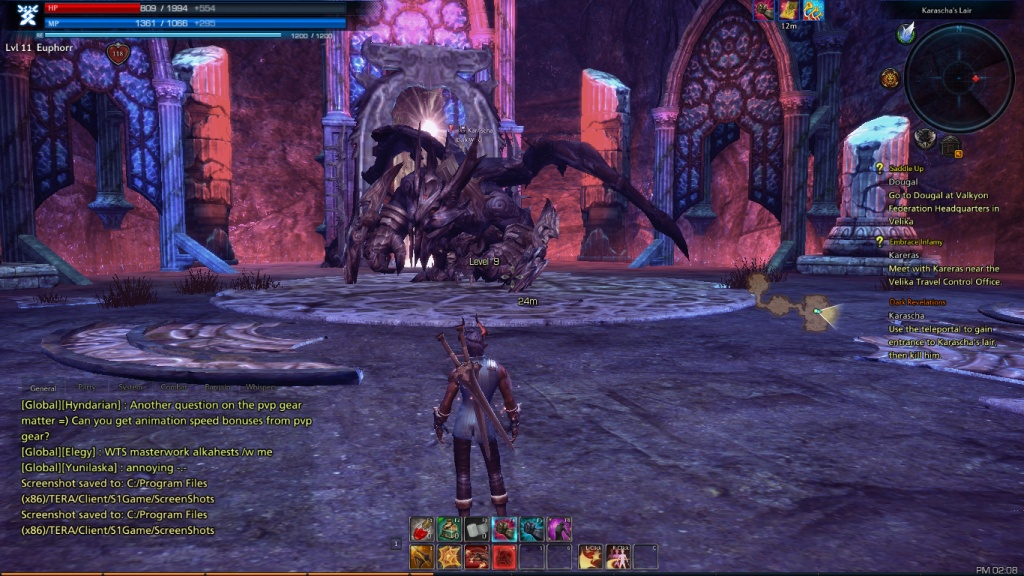Image resolution: width=1024 pixels, height=576 pixels.
Task: Click the heart-shaped badge under player name
Action: pos(118,54)
